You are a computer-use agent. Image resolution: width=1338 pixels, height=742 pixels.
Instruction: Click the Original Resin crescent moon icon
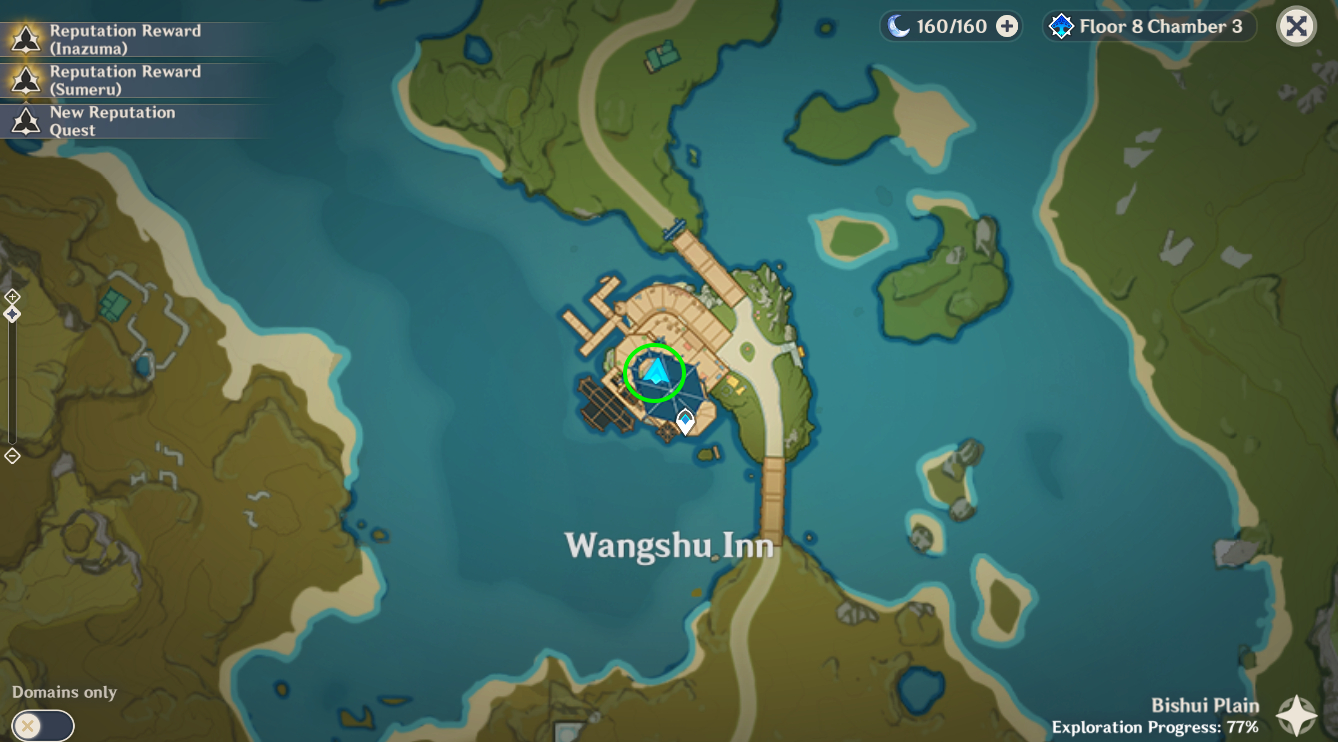point(898,25)
